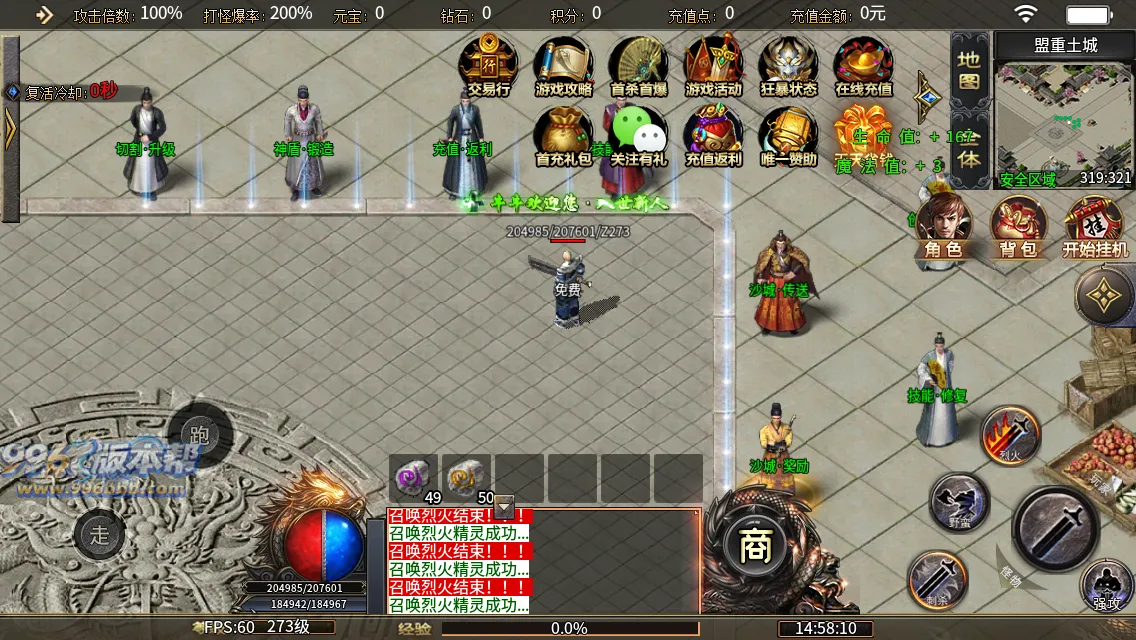Viewport: 1136px width, 640px height.
Task: Open the 背包 backpack
Action: pos(1018,226)
